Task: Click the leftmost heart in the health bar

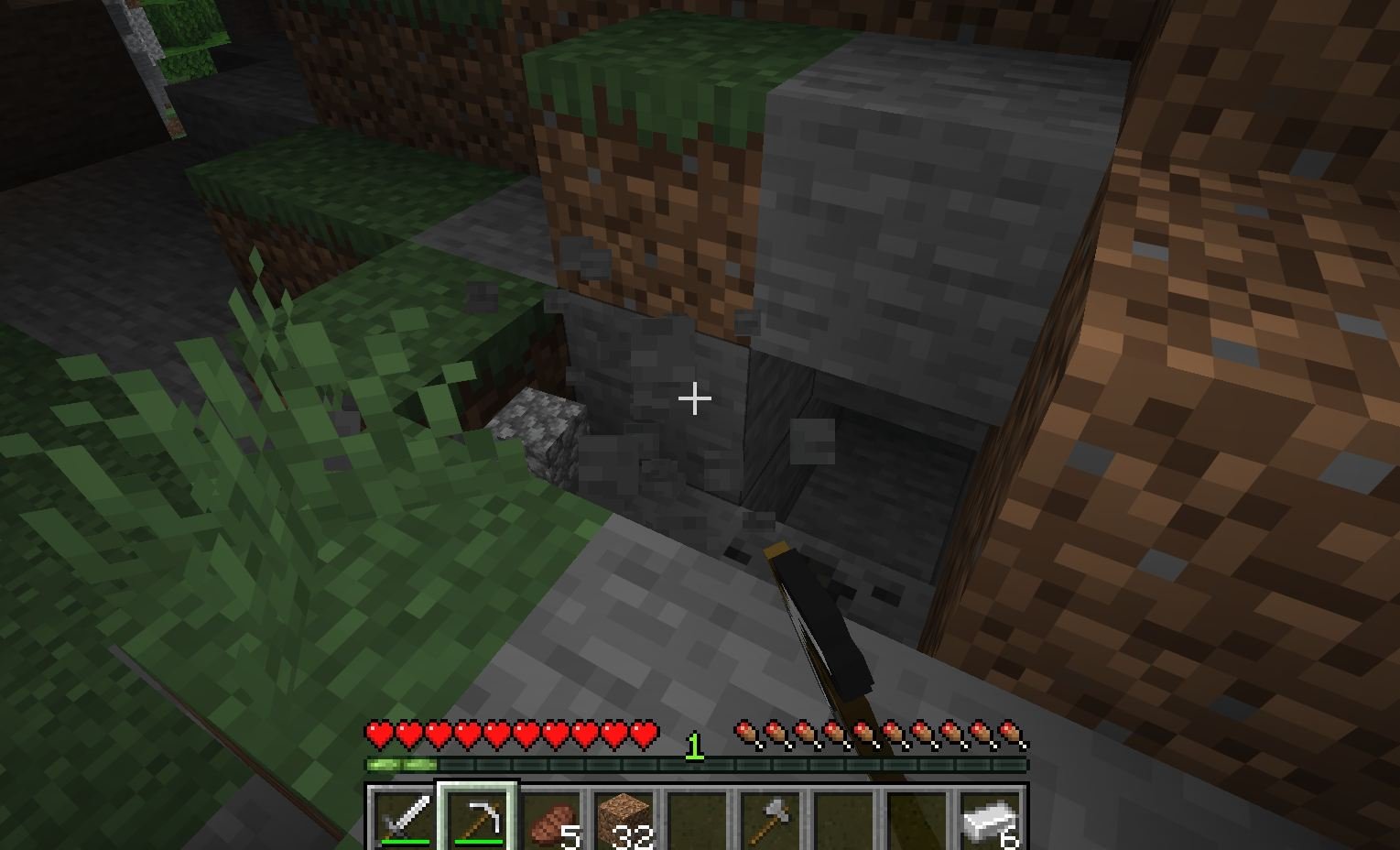Action: tap(377, 734)
